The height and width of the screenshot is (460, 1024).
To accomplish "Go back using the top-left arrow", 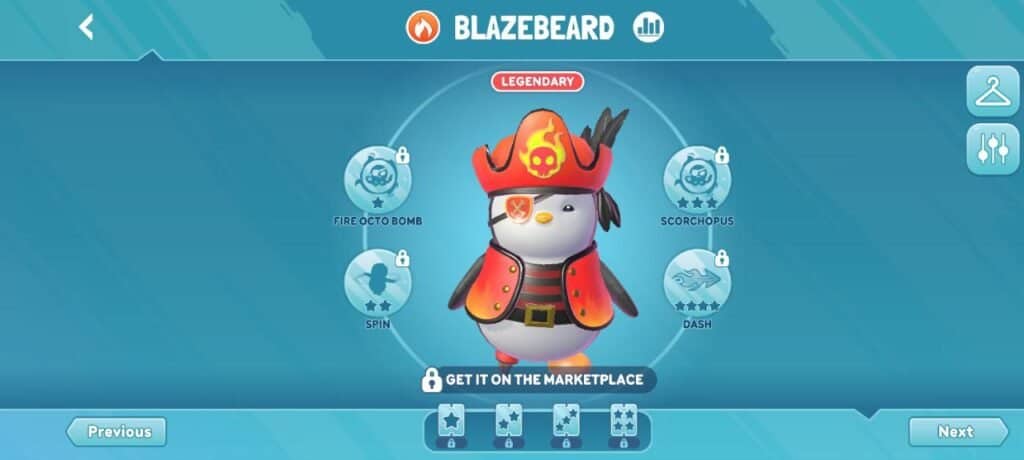I will tap(86, 27).
